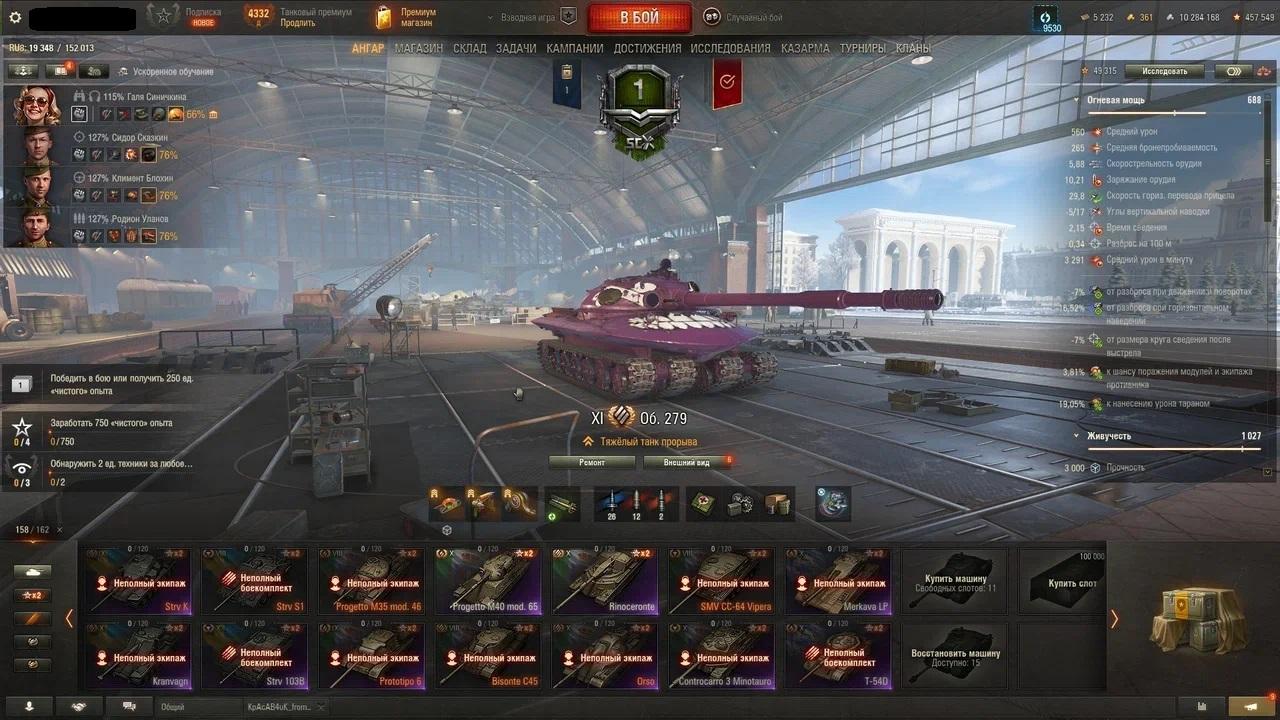Open crew member Галя Синичкина
This screenshot has width=1280, height=720.
point(38,105)
